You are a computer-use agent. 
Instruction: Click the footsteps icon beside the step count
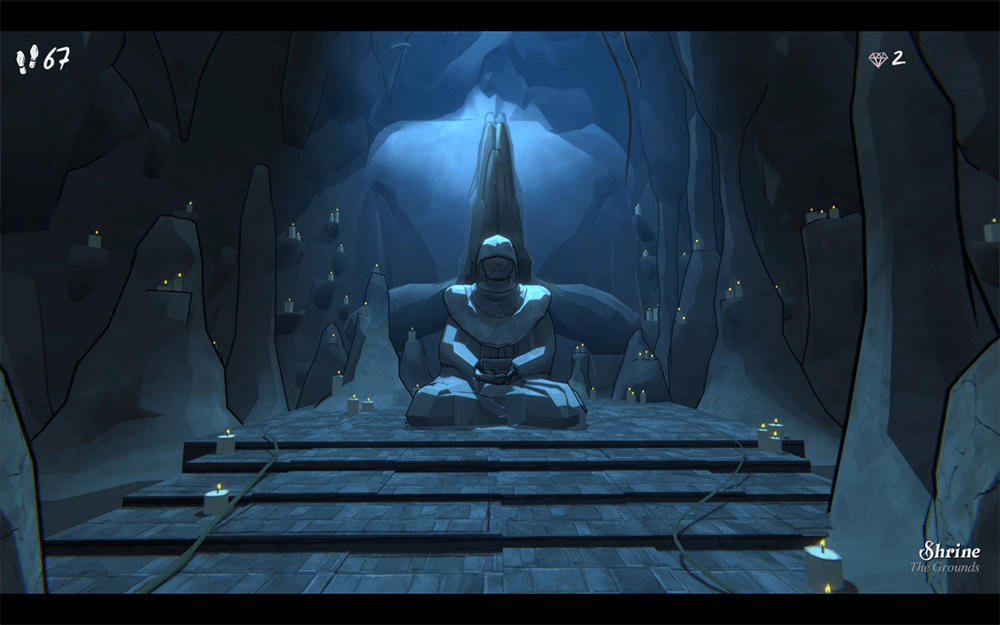point(27,60)
